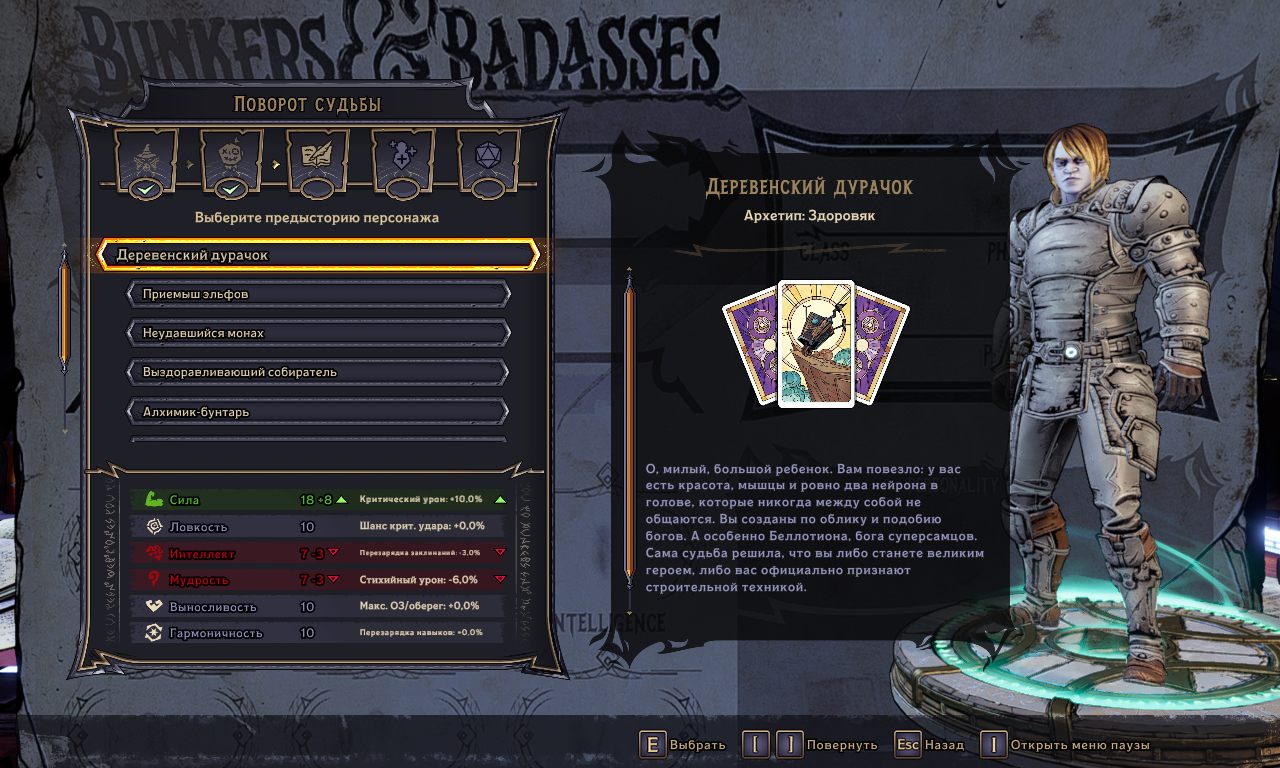This screenshot has width=1280, height=768.
Task: Select the Интеллект stat row
Action: (x=318, y=553)
